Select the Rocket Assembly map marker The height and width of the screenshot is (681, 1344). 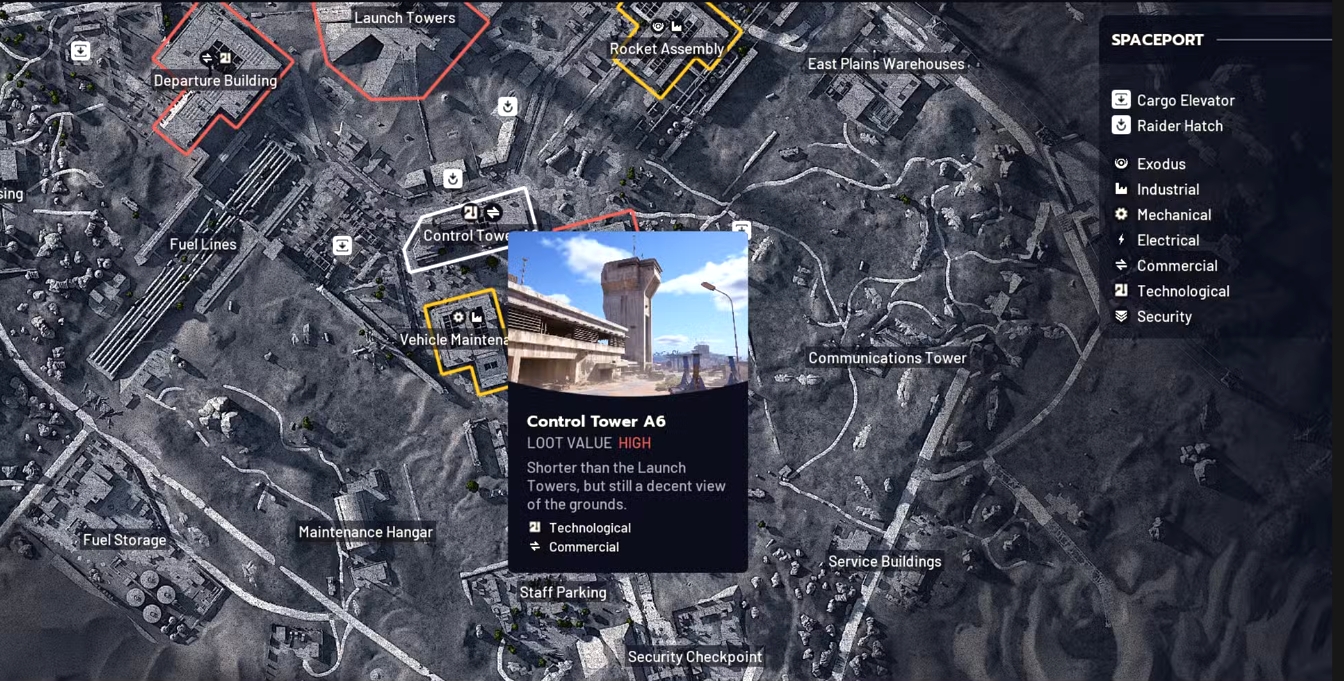tap(666, 49)
